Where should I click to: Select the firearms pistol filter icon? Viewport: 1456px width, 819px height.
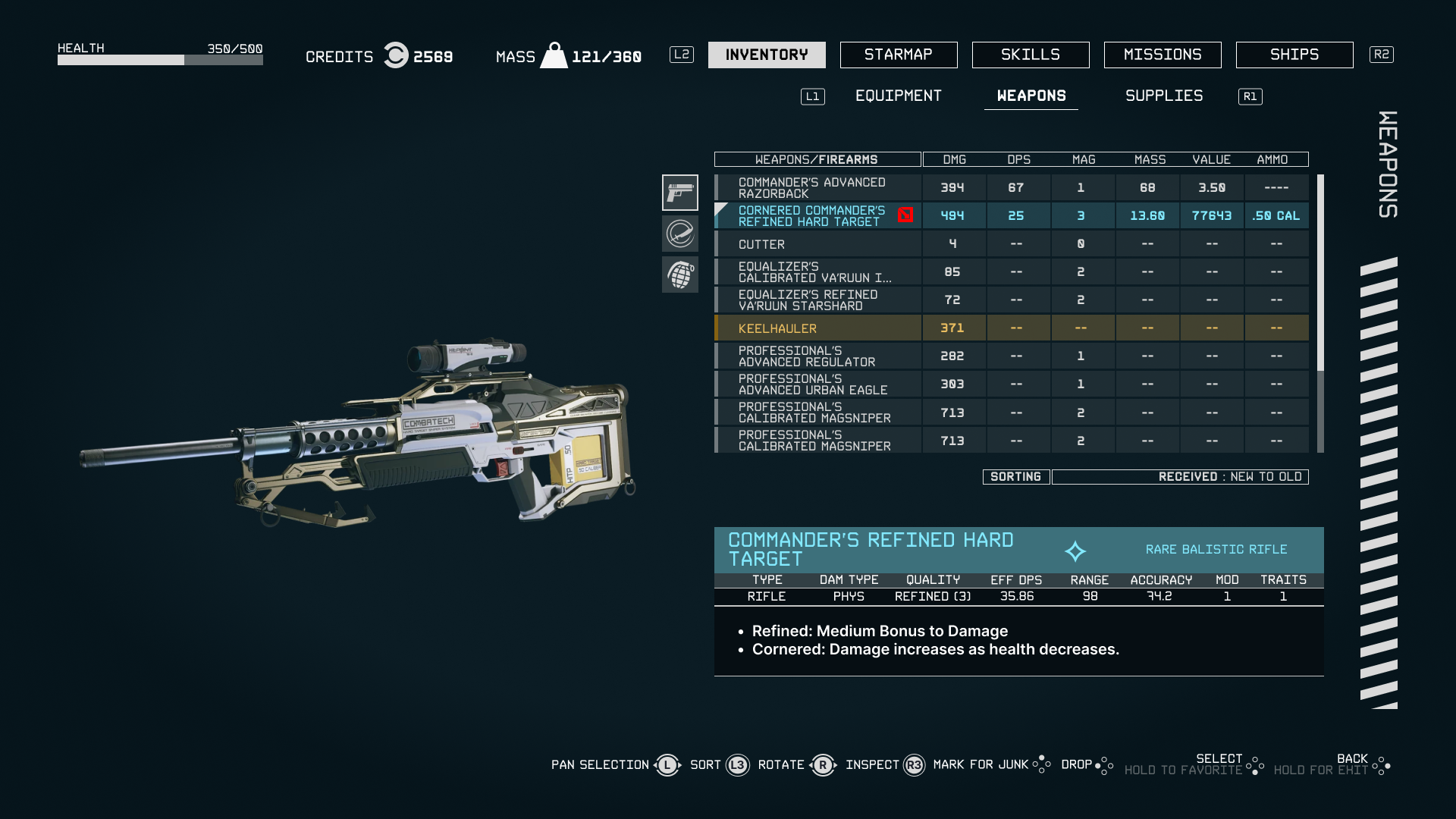tap(680, 193)
